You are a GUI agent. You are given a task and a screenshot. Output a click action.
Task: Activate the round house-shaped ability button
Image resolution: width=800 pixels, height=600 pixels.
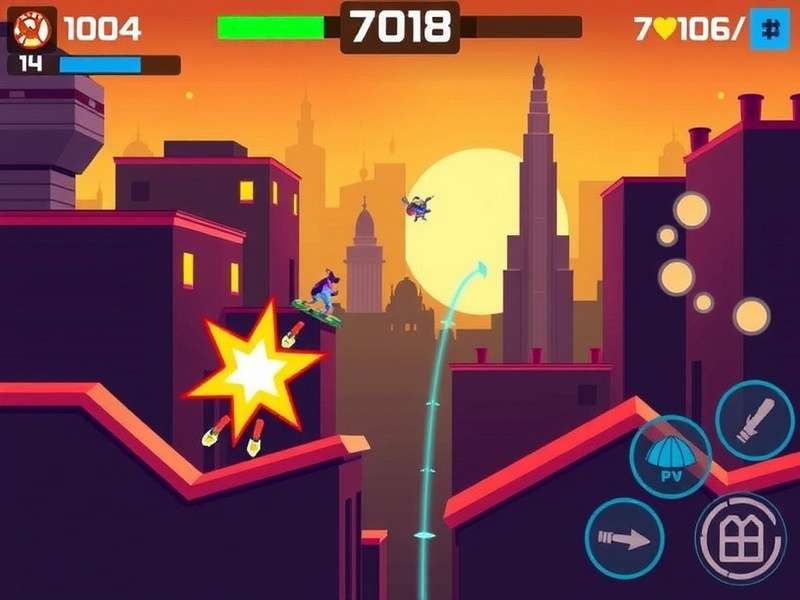tap(740, 538)
